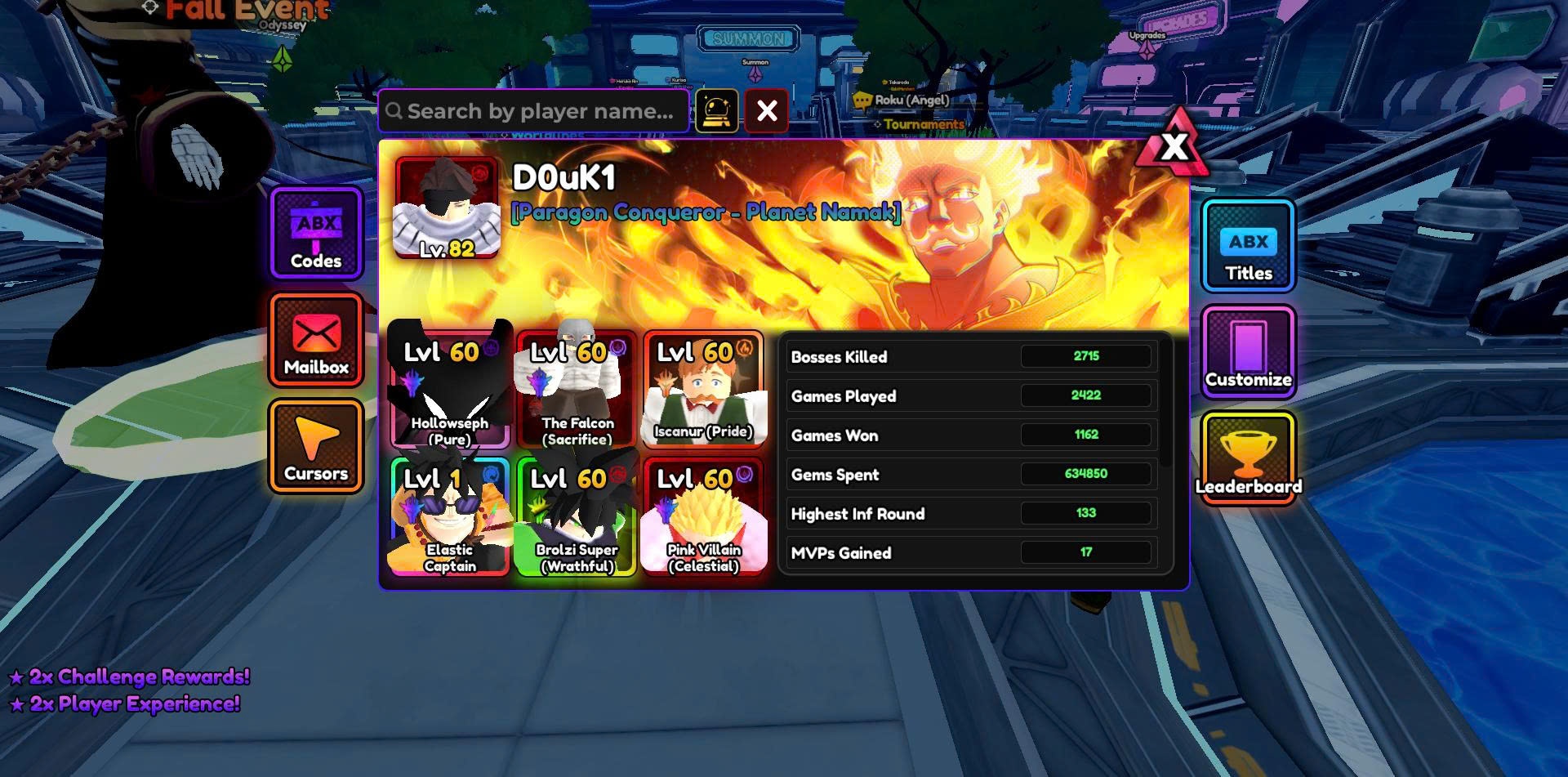The image size is (1568, 777).
Task: Show the Leaderboard
Action: click(1248, 458)
